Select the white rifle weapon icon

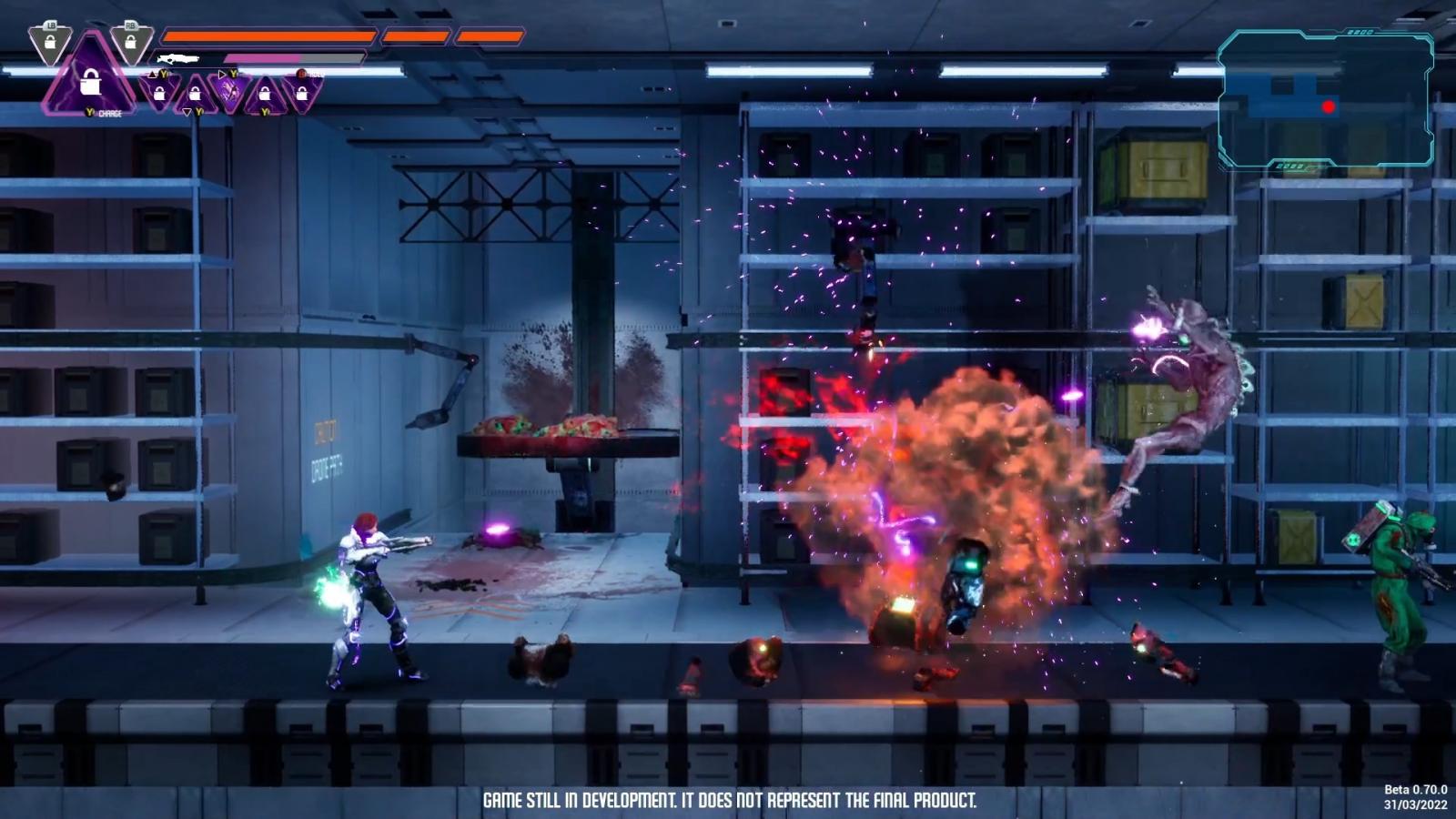[x=178, y=59]
